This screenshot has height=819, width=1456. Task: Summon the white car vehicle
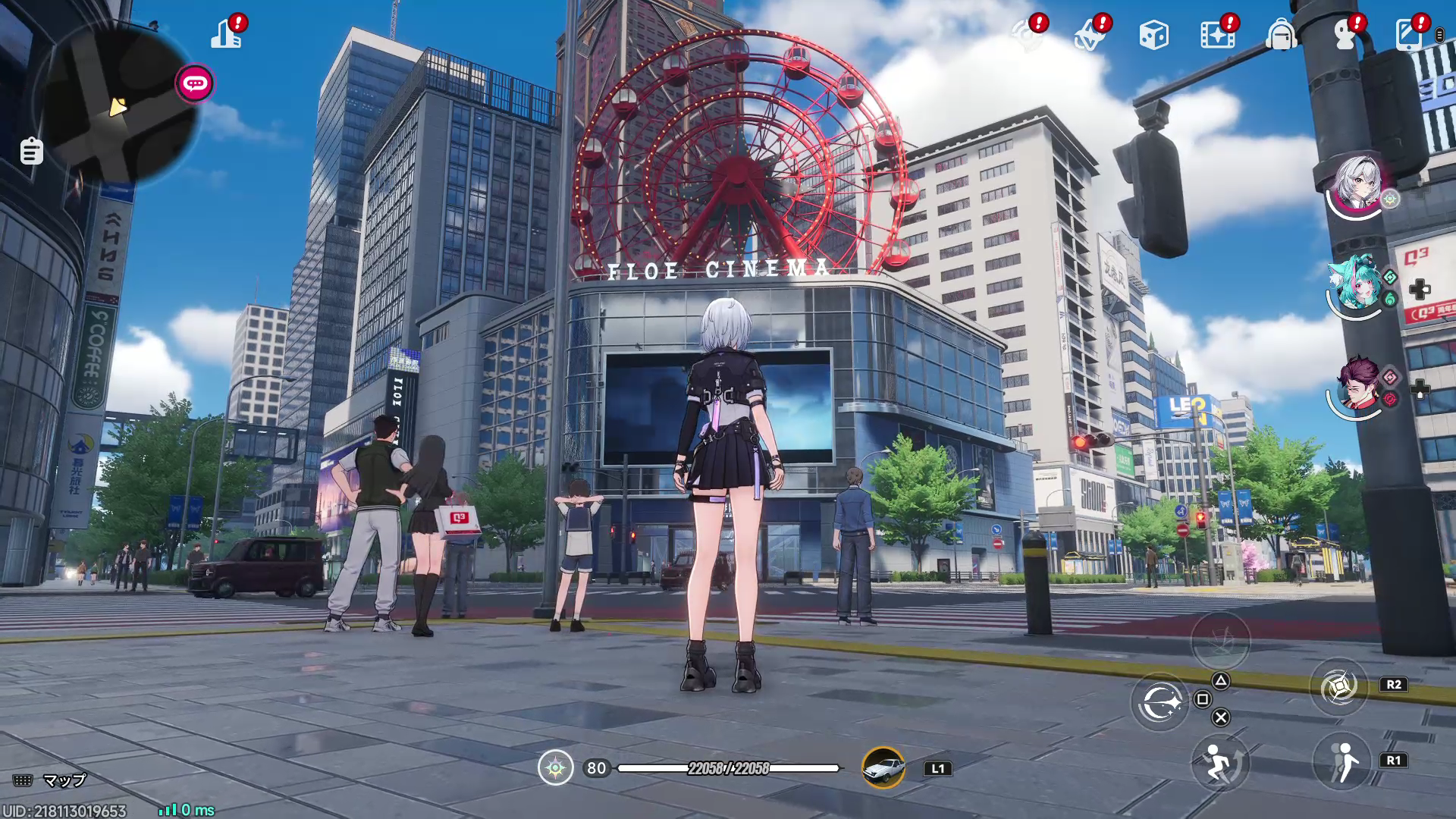pos(883,767)
